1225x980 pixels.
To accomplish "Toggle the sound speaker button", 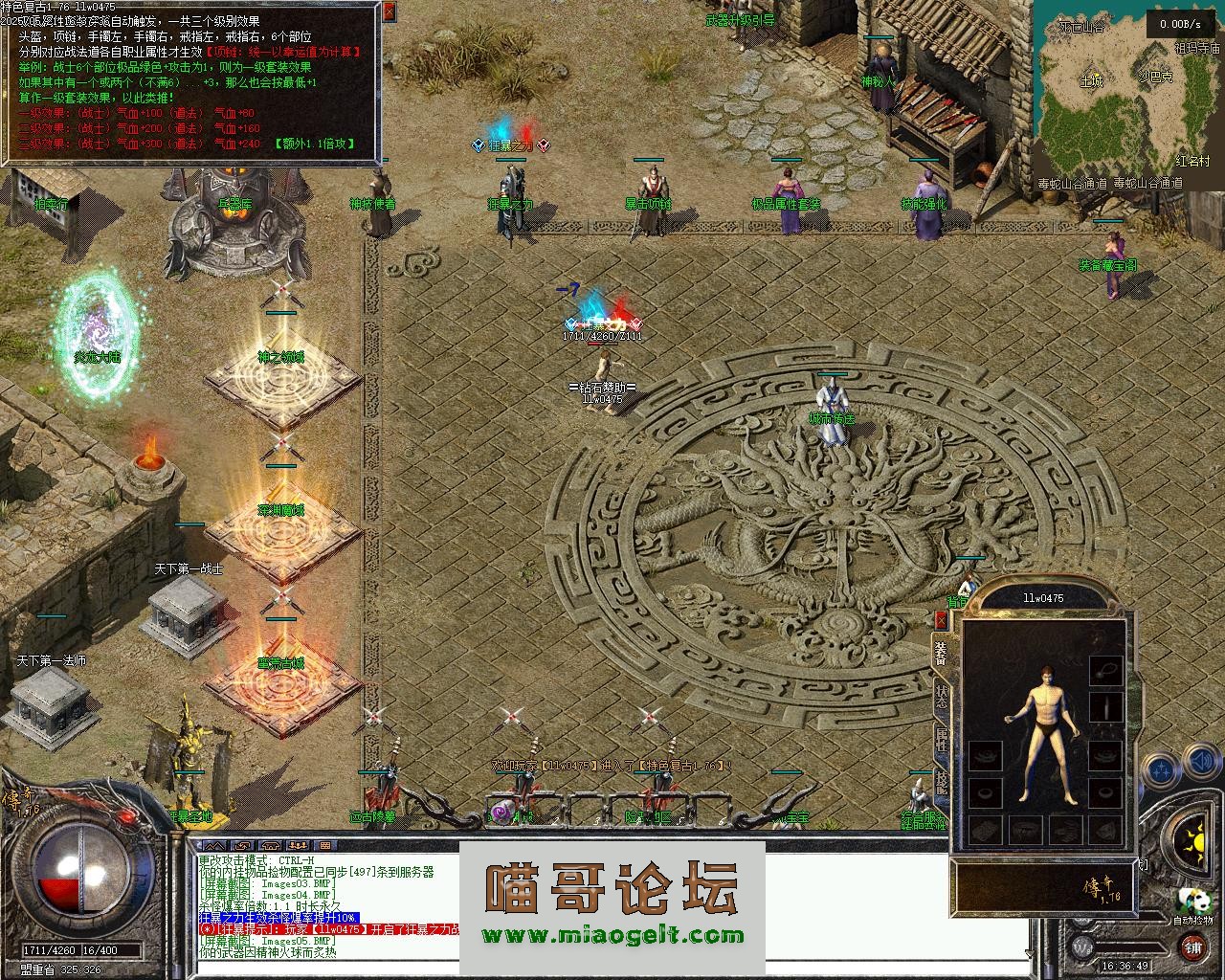I will click(x=1200, y=762).
